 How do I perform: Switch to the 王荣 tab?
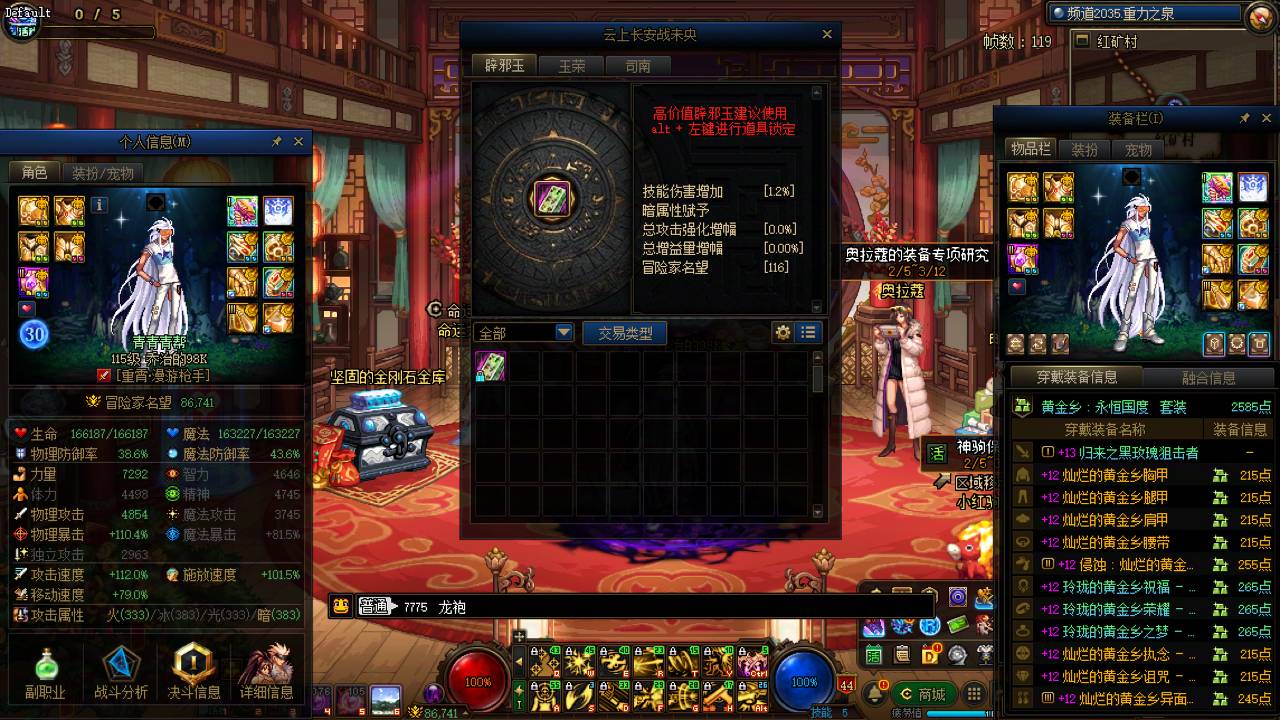(x=572, y=66)
